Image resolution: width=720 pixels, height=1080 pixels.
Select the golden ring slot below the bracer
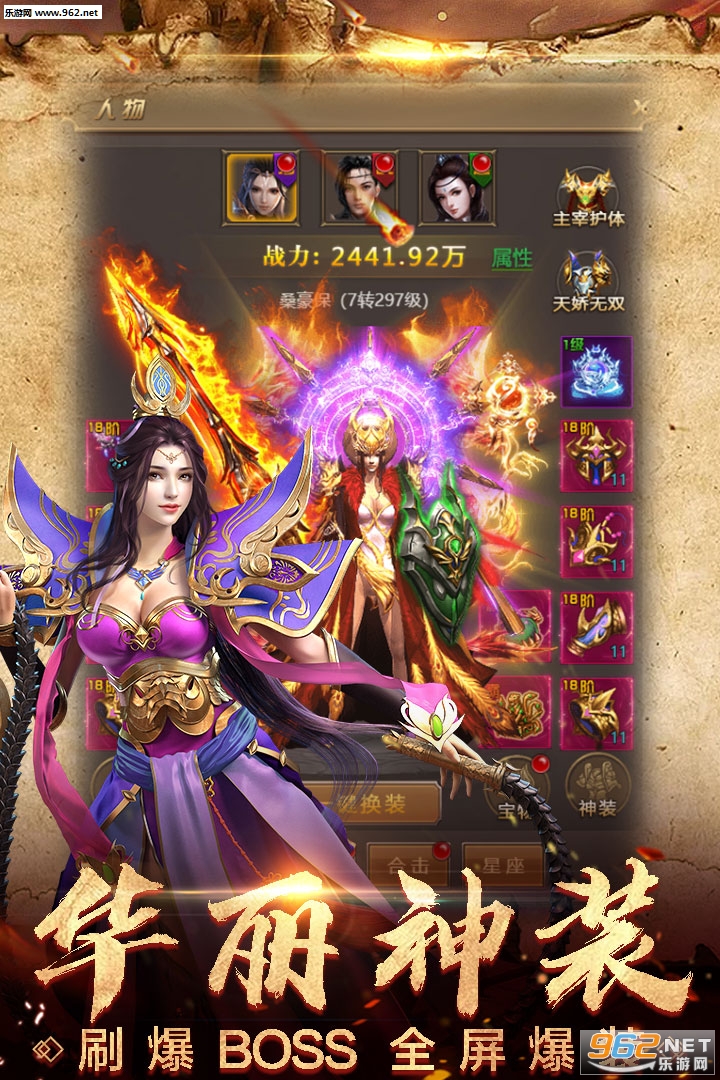(596, 713)
